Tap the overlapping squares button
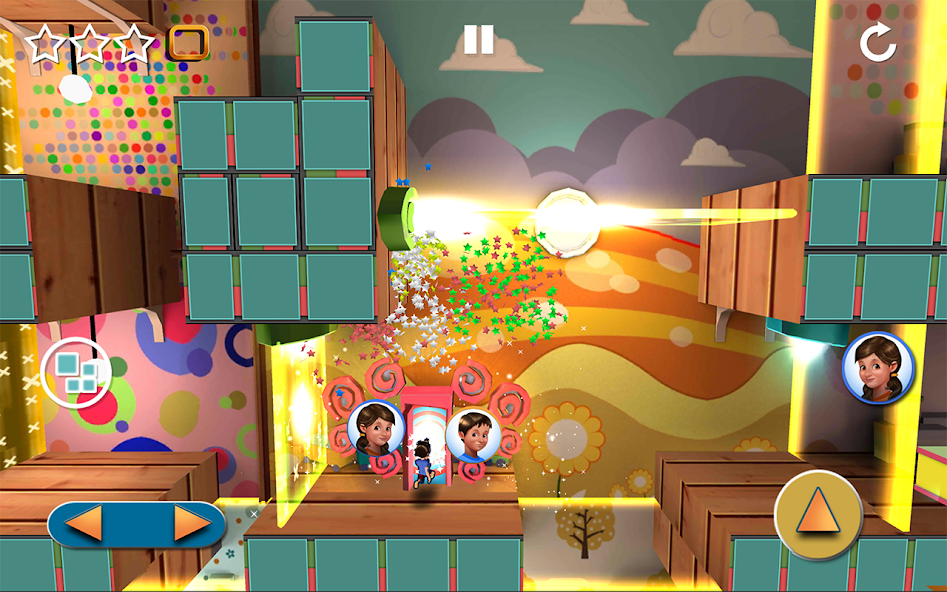This screenshot has width=947, height=592. pyautogui.click(x=76, y=373)
